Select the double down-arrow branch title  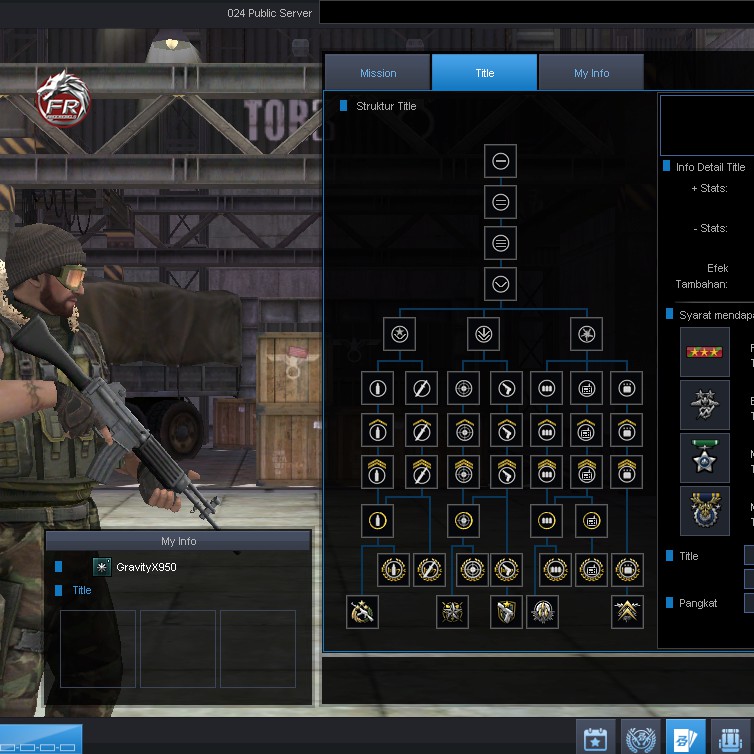point(484,334)
